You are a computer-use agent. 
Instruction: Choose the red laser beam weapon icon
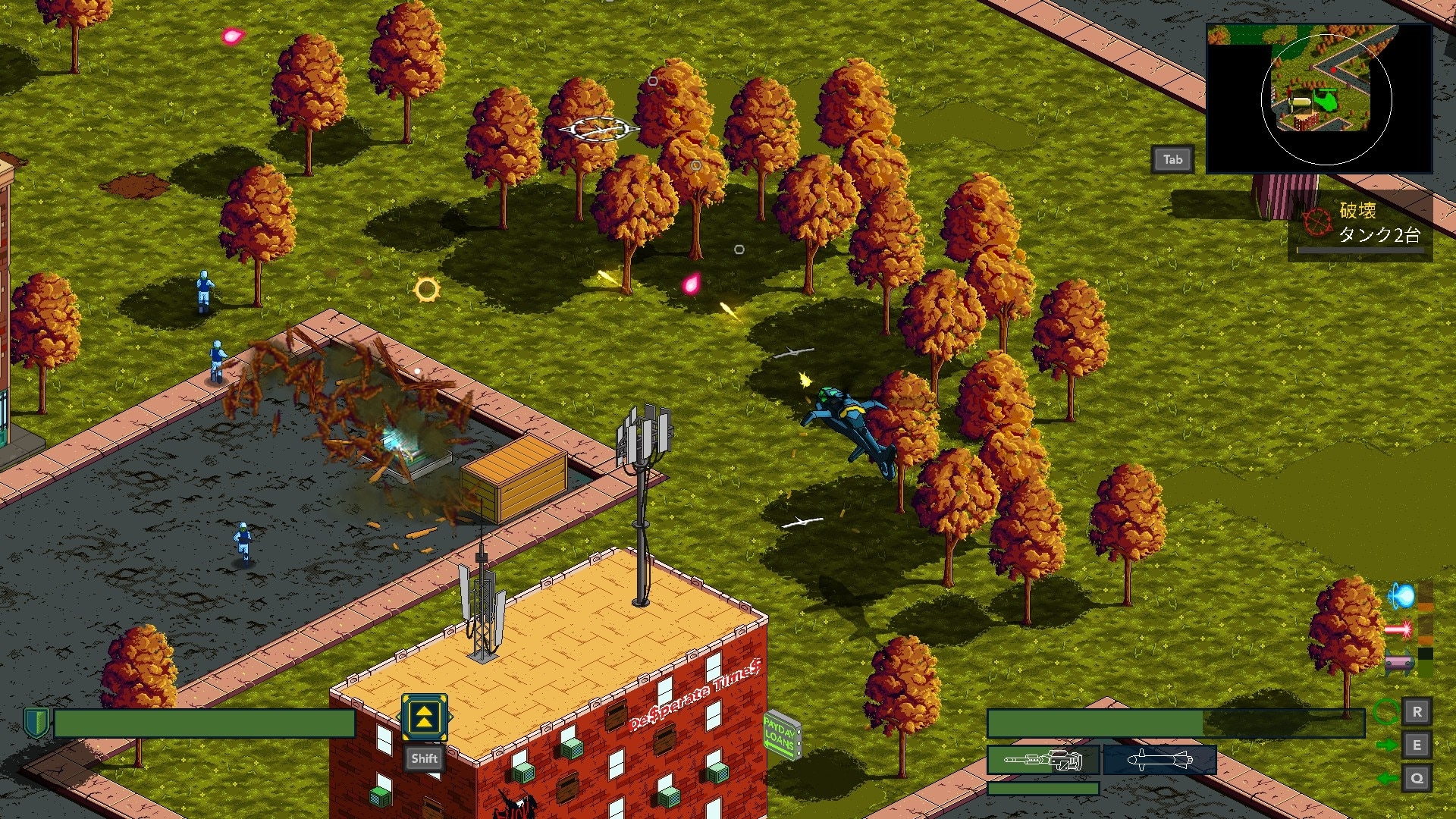coord(1398,629)
